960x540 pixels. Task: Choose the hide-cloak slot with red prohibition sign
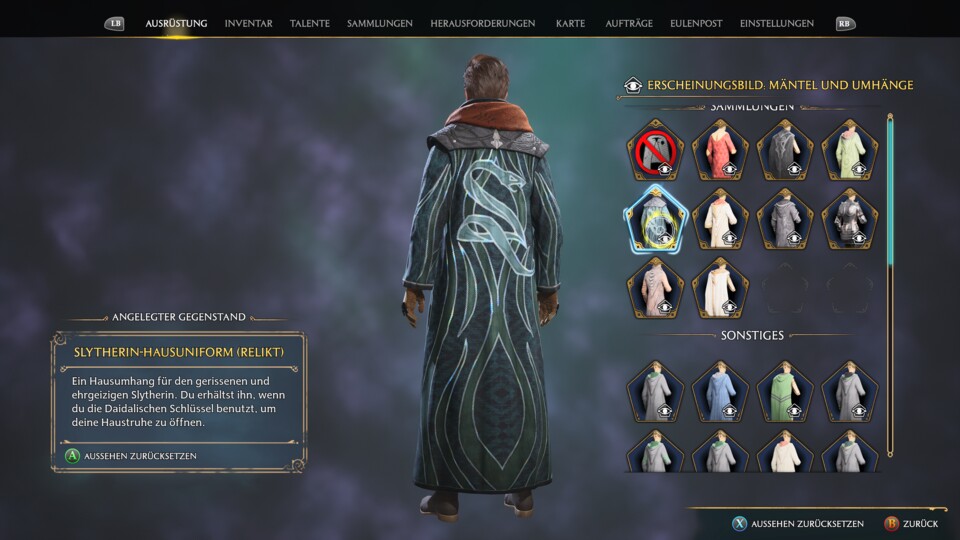pos(656,150)
